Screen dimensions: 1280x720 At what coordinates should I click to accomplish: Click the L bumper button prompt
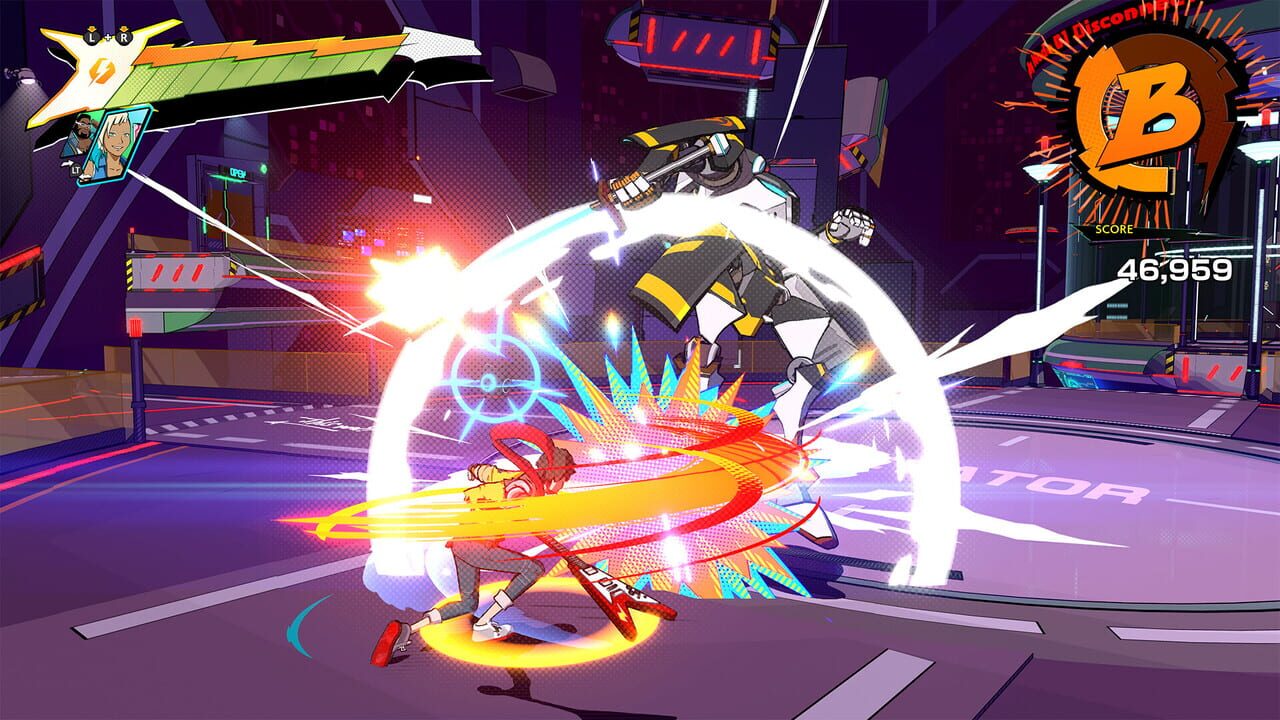tap(92, 38)
